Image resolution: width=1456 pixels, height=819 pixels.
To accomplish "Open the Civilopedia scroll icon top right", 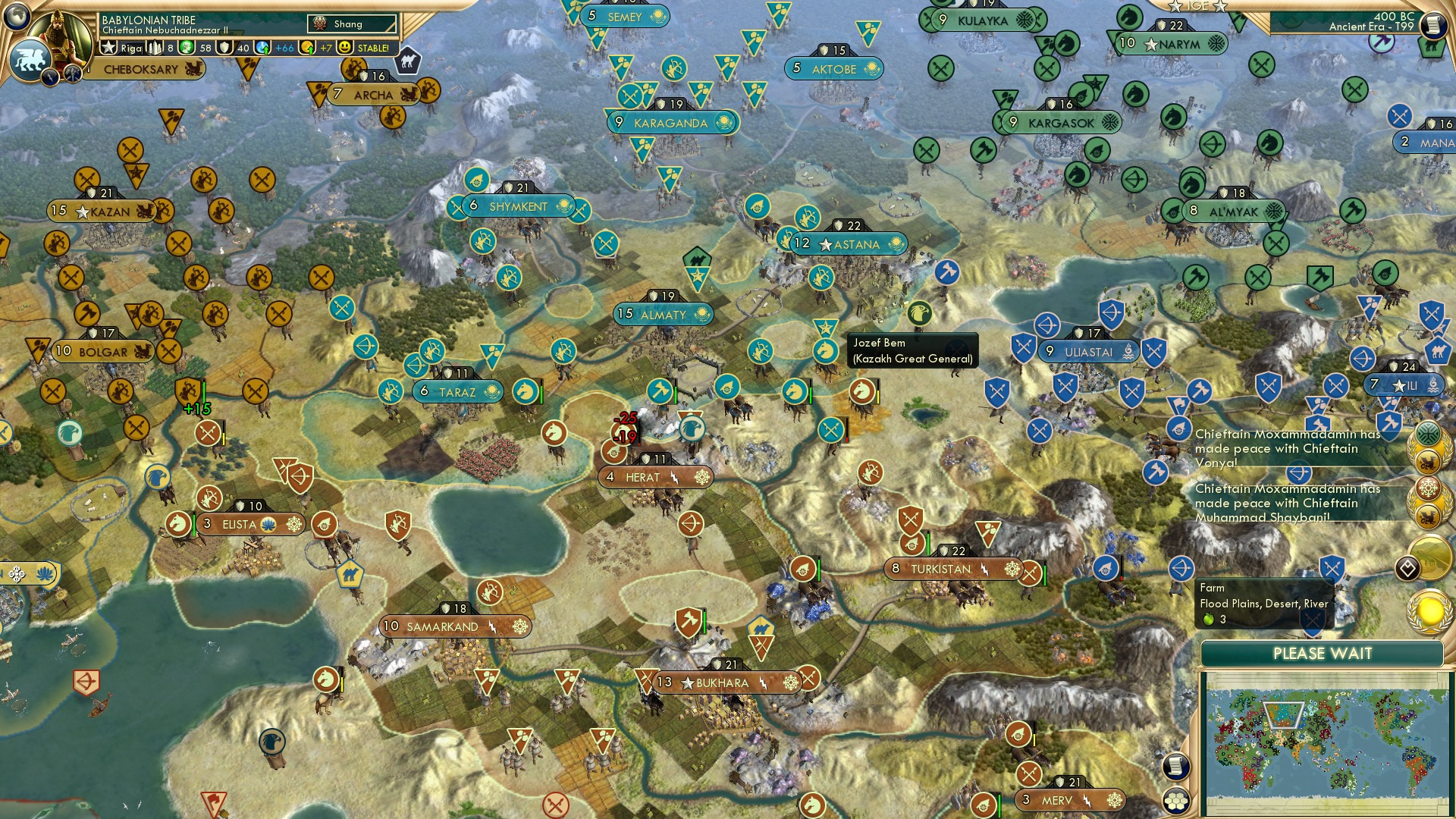I will tap(1435, 25).
